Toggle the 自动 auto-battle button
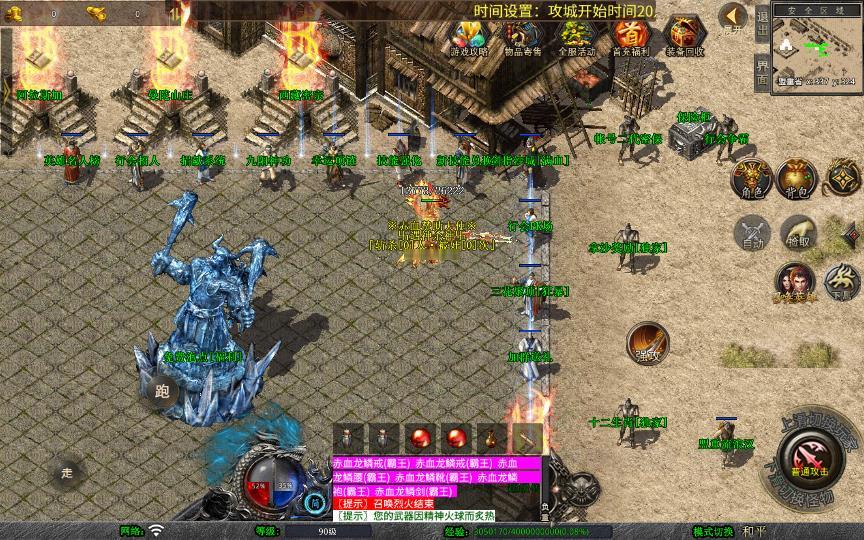Viewport: 864px width, 540px height. pos(750,232)
